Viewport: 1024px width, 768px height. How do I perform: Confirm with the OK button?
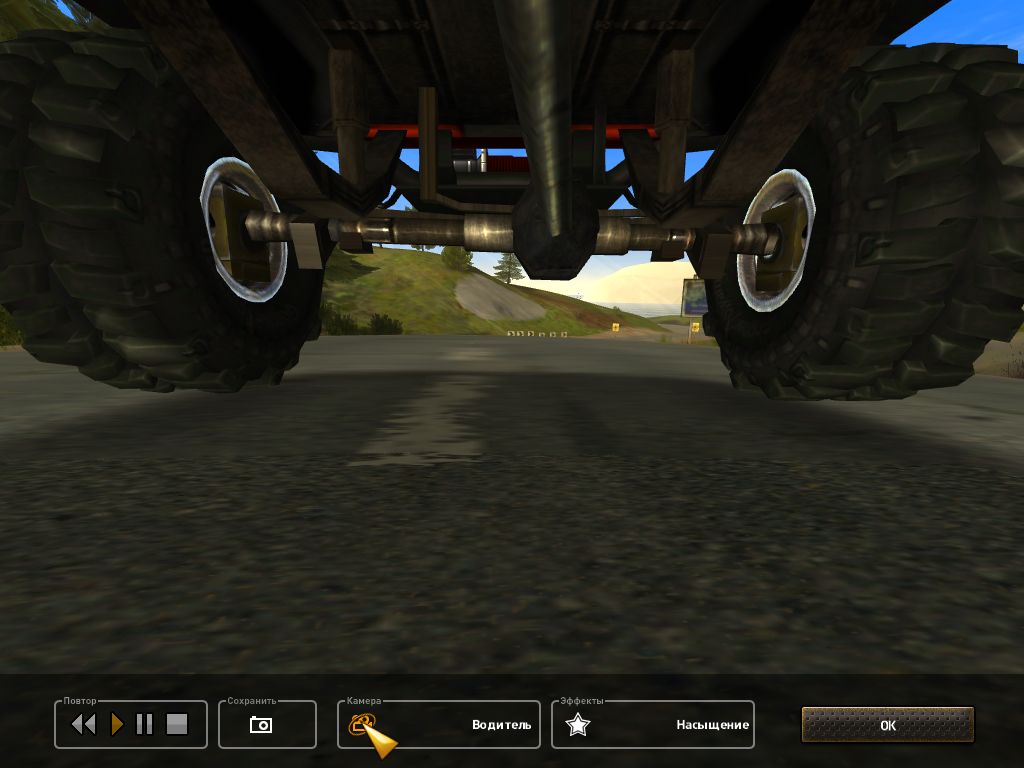[x=887, y=725]
